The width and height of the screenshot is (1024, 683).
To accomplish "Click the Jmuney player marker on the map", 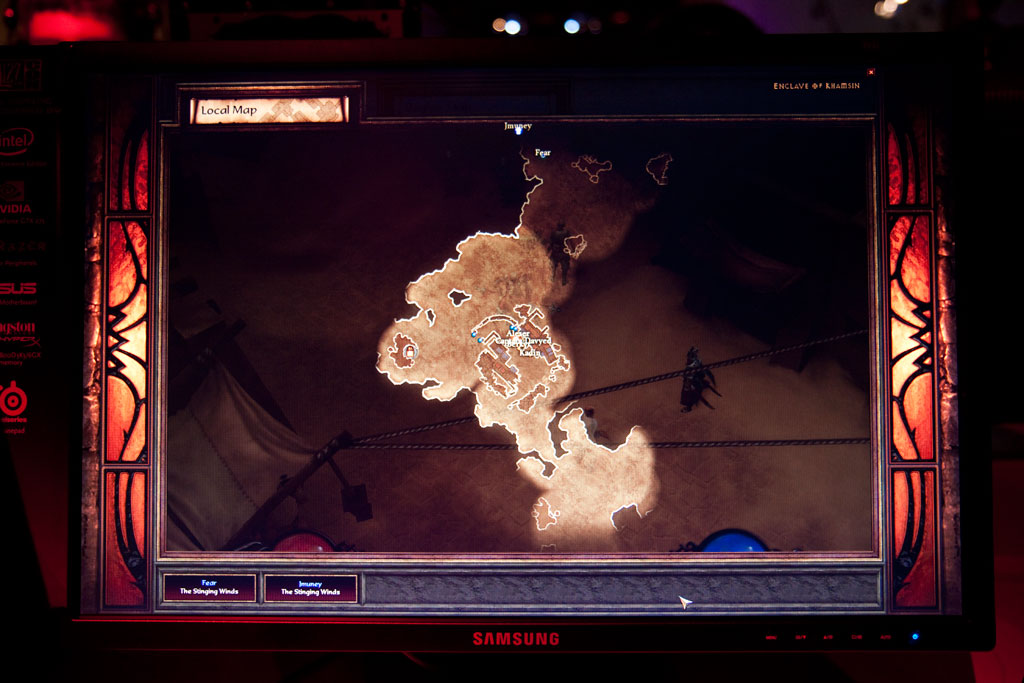I will 518,129.
